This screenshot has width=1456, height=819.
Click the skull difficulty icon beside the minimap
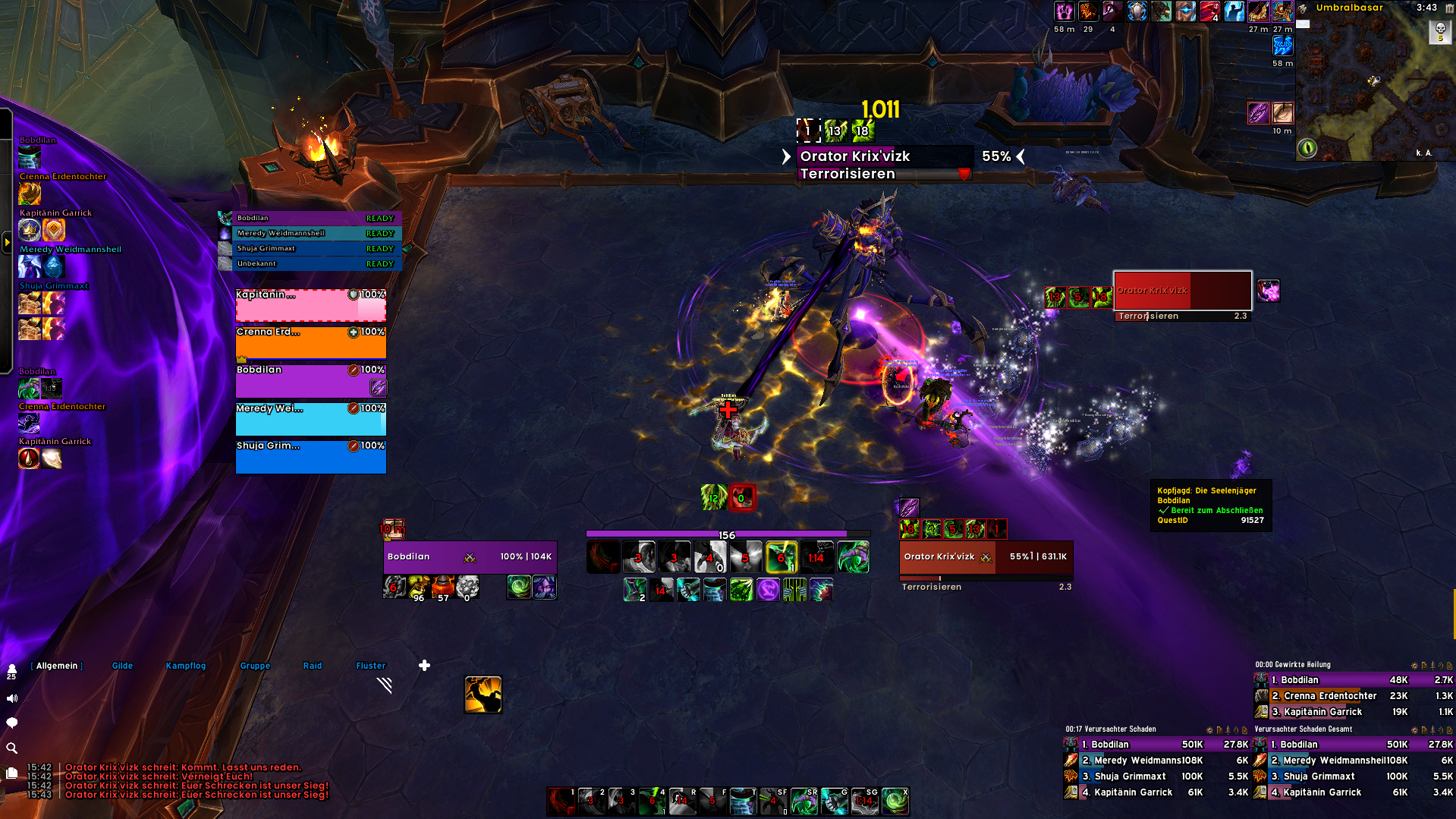[1440, 32]
